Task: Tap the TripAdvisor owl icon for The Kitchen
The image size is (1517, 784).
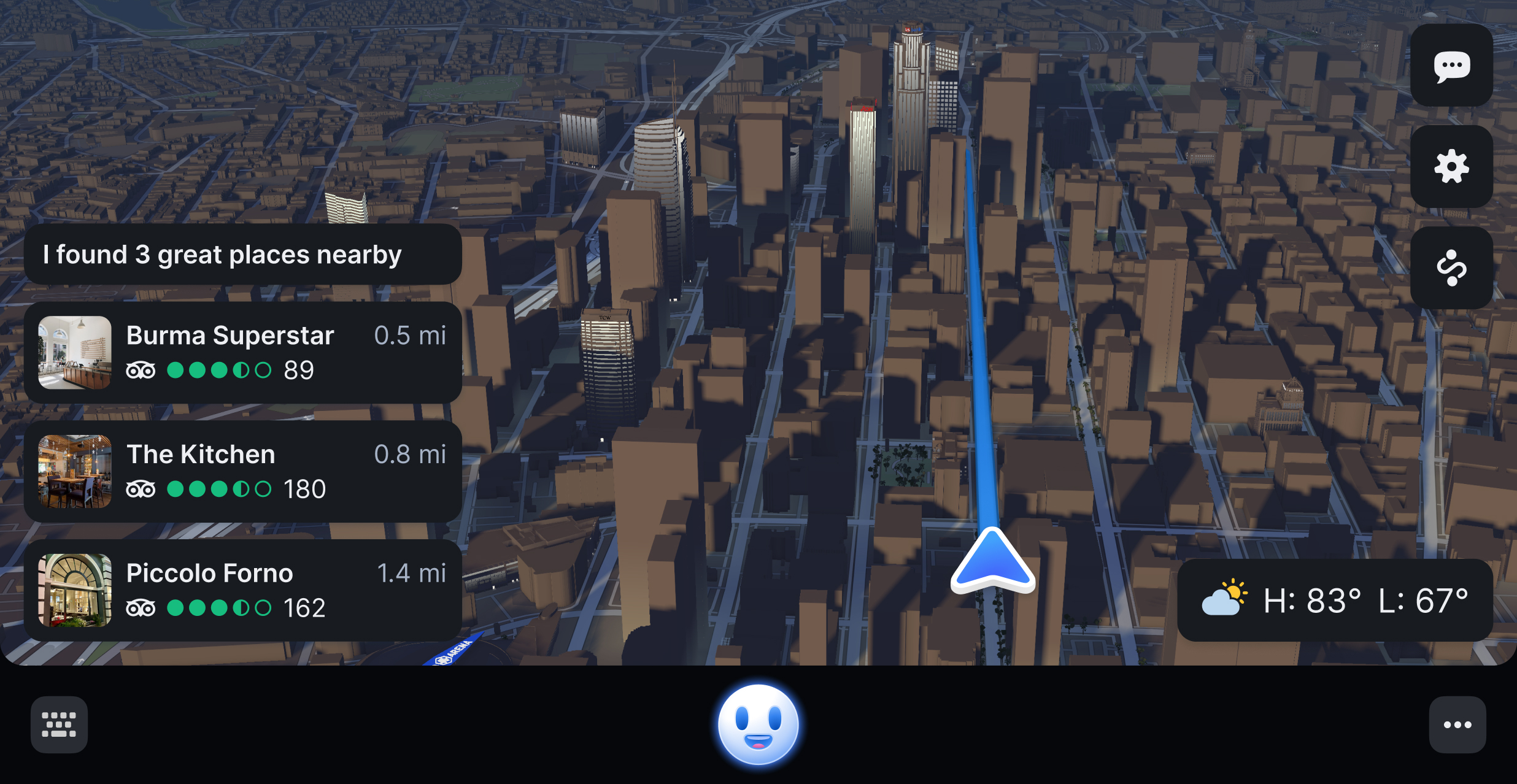Action: pyautogui.click(x=142, y=489)
